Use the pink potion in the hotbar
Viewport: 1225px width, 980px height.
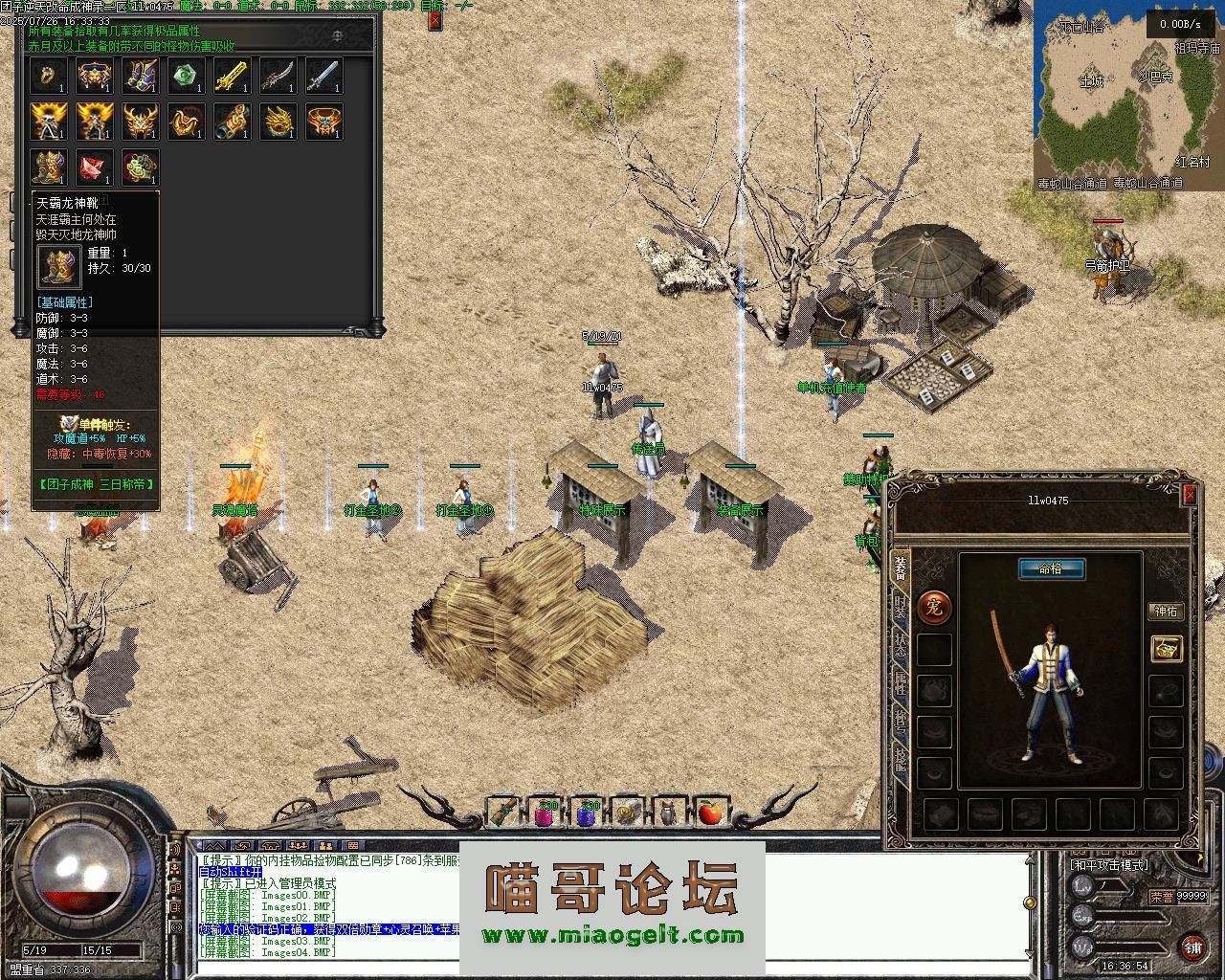546,813
